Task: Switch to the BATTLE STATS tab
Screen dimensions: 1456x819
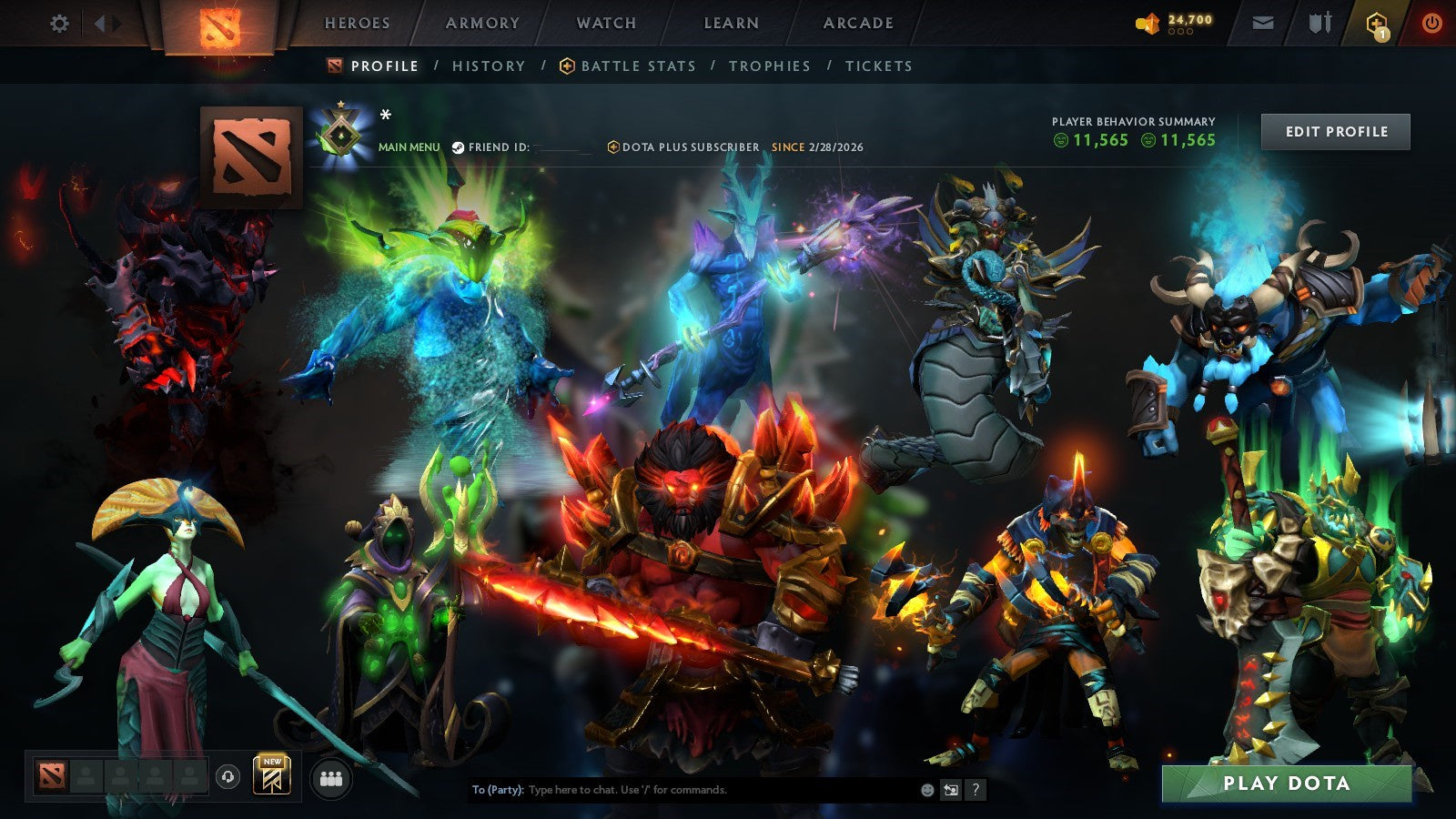Action: 637,66
